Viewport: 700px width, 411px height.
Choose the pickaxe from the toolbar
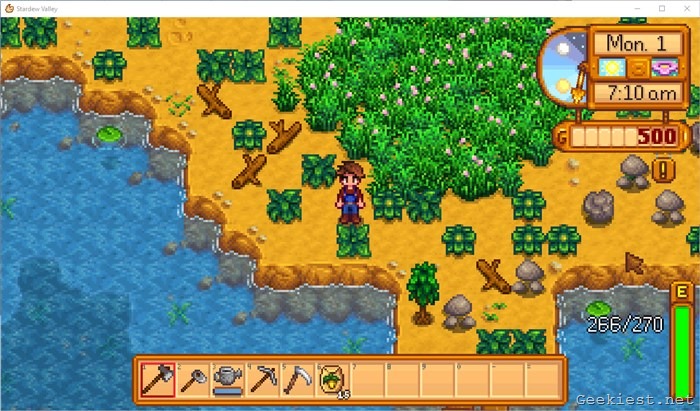click(x=263, y=378)
